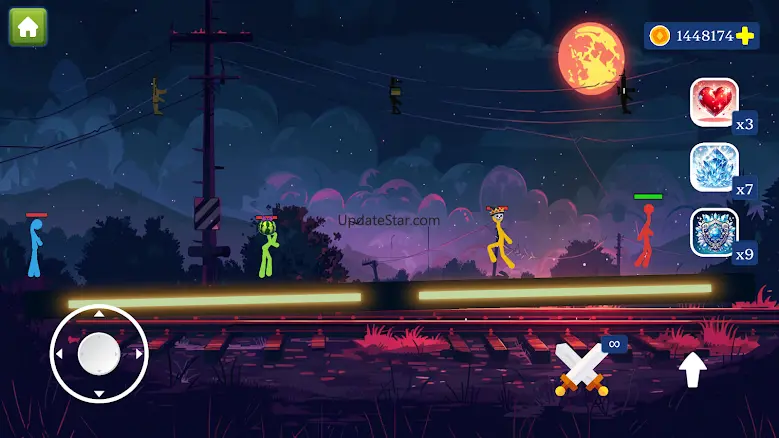Activate the ice crystal freeze item
Screen dimensions: 779x438
coord(714,167)
